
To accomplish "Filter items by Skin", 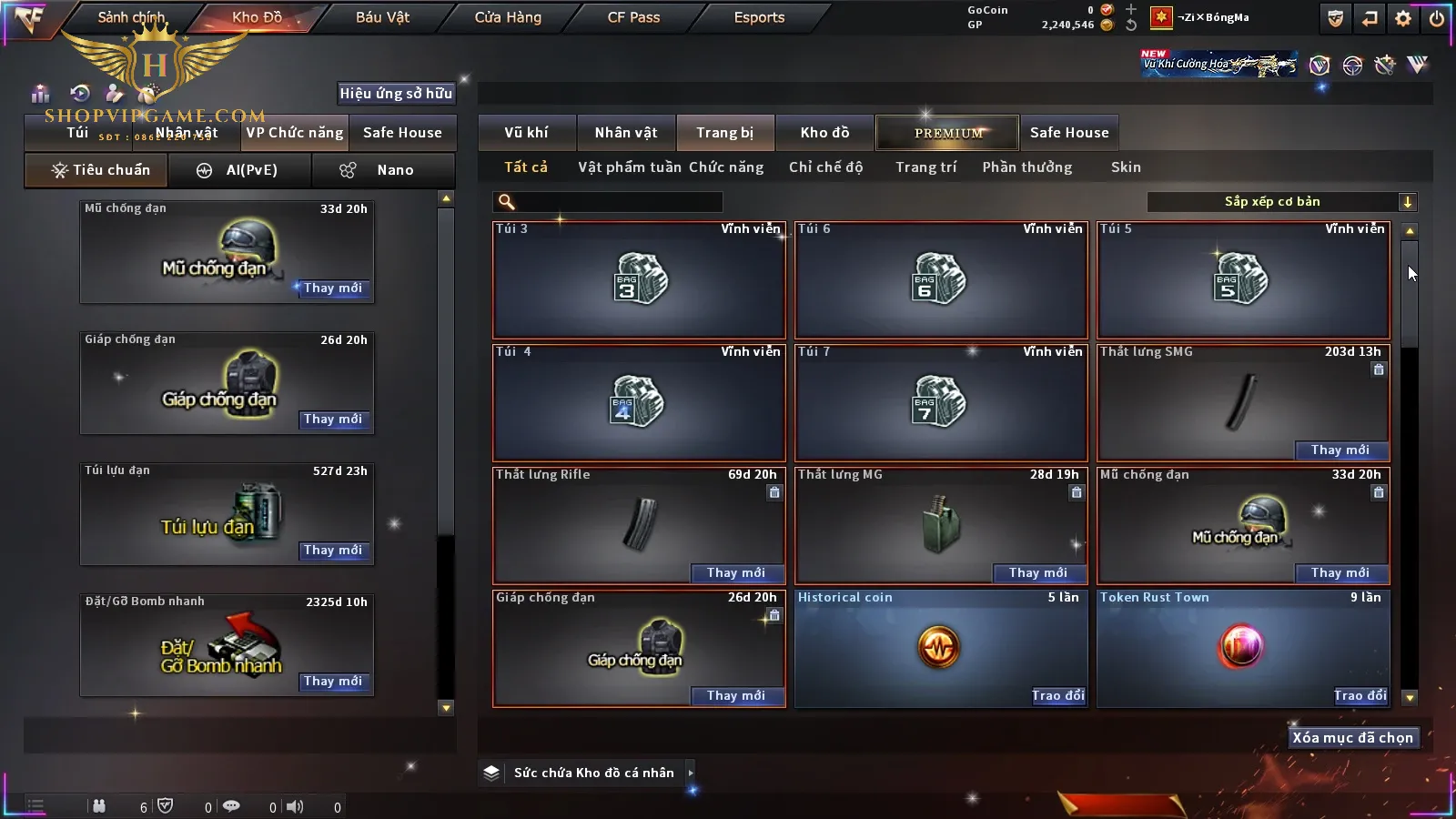I will 1126,167.
